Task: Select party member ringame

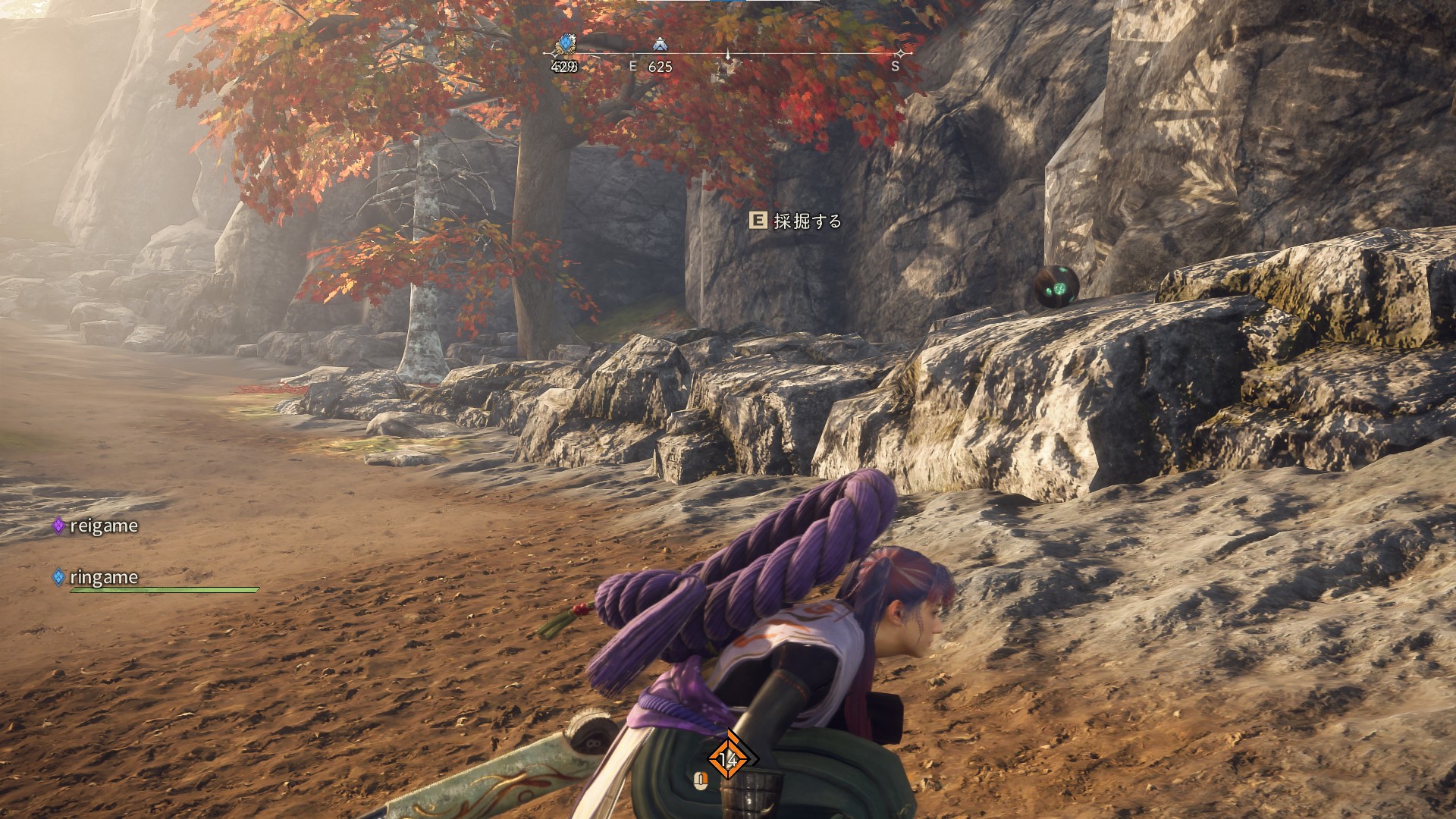Action: point(103,577)
